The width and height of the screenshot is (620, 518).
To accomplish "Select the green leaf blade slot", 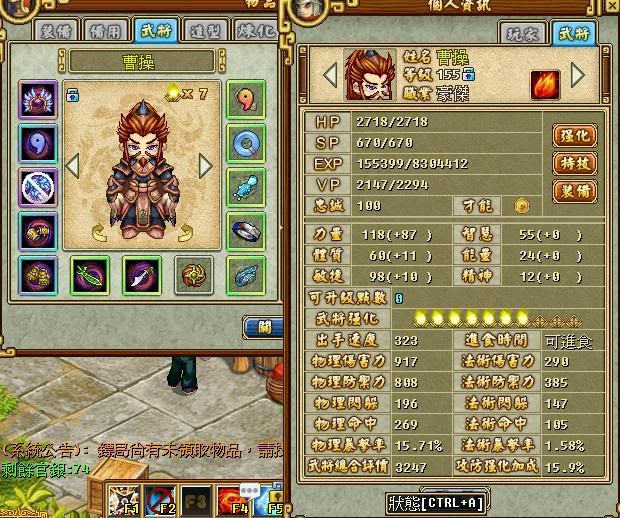I will click(90, 275).
